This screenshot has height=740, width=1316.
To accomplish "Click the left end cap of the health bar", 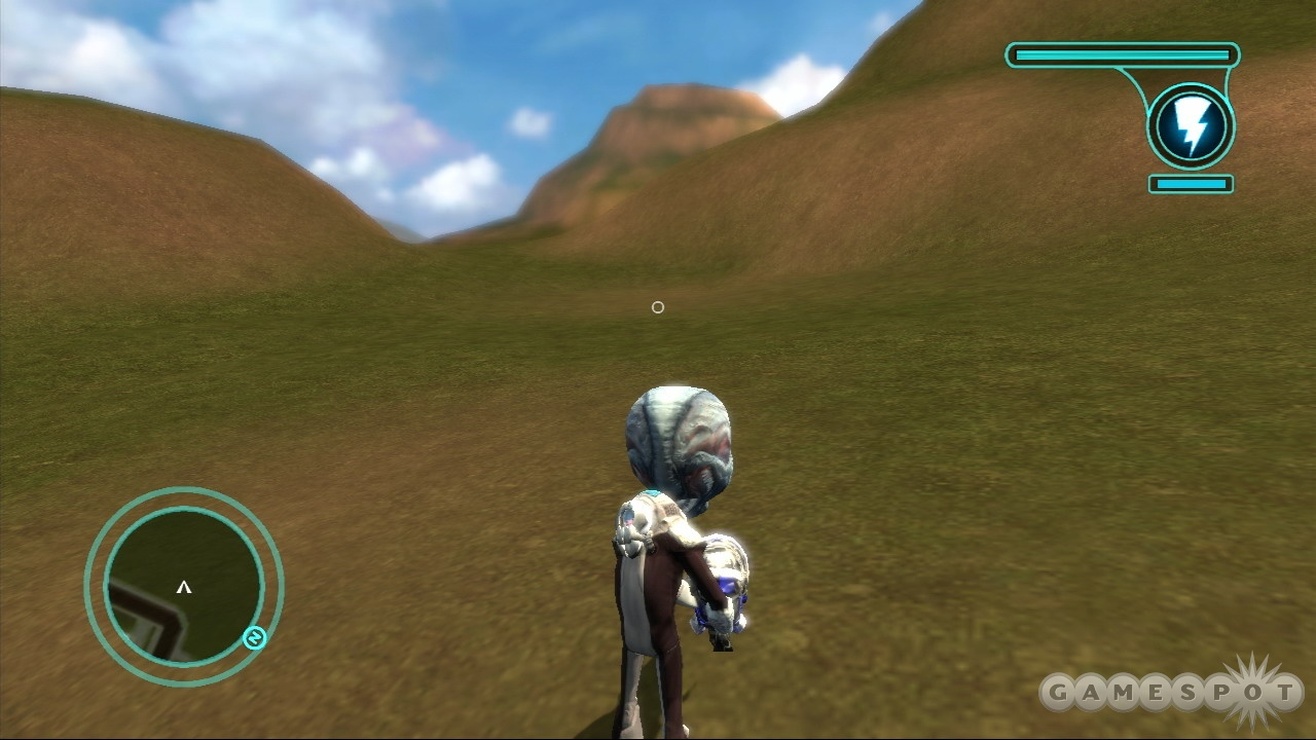I will coord(1016,57).
